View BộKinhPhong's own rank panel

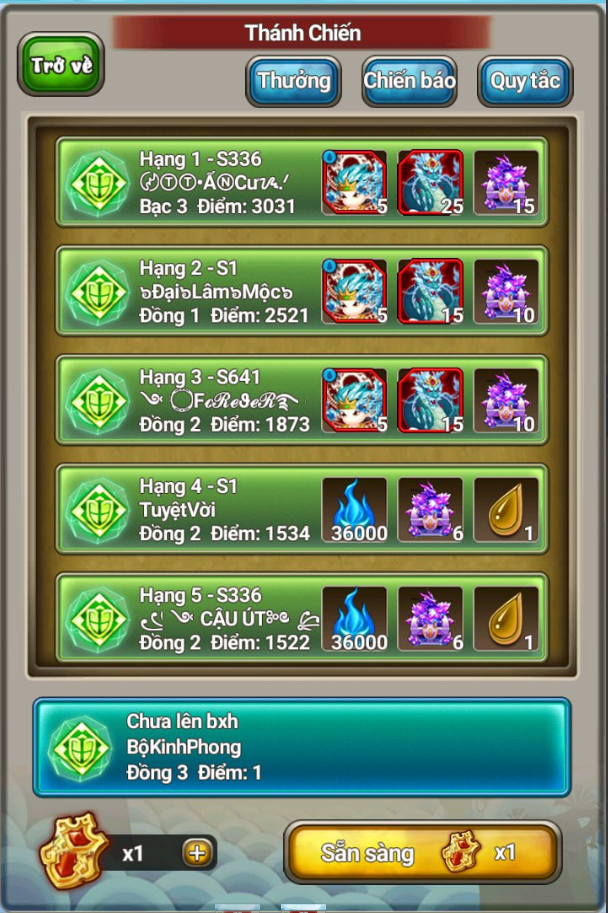[301, 747]
